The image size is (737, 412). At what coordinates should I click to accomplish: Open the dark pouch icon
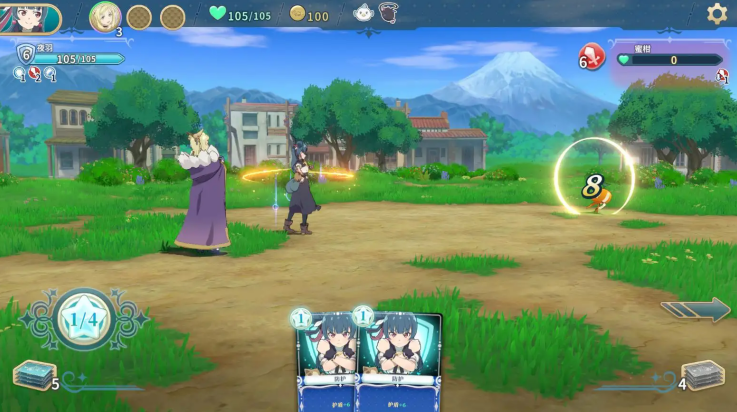click(x=388, y=13)
